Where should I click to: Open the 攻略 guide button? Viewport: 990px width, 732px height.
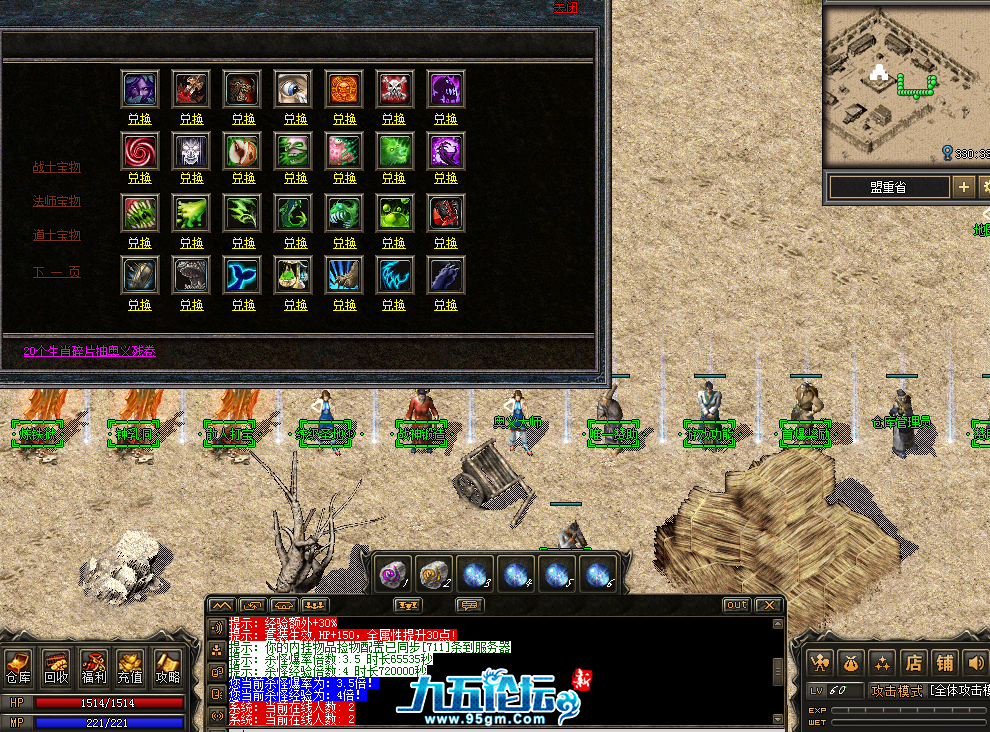pos(167,667)
